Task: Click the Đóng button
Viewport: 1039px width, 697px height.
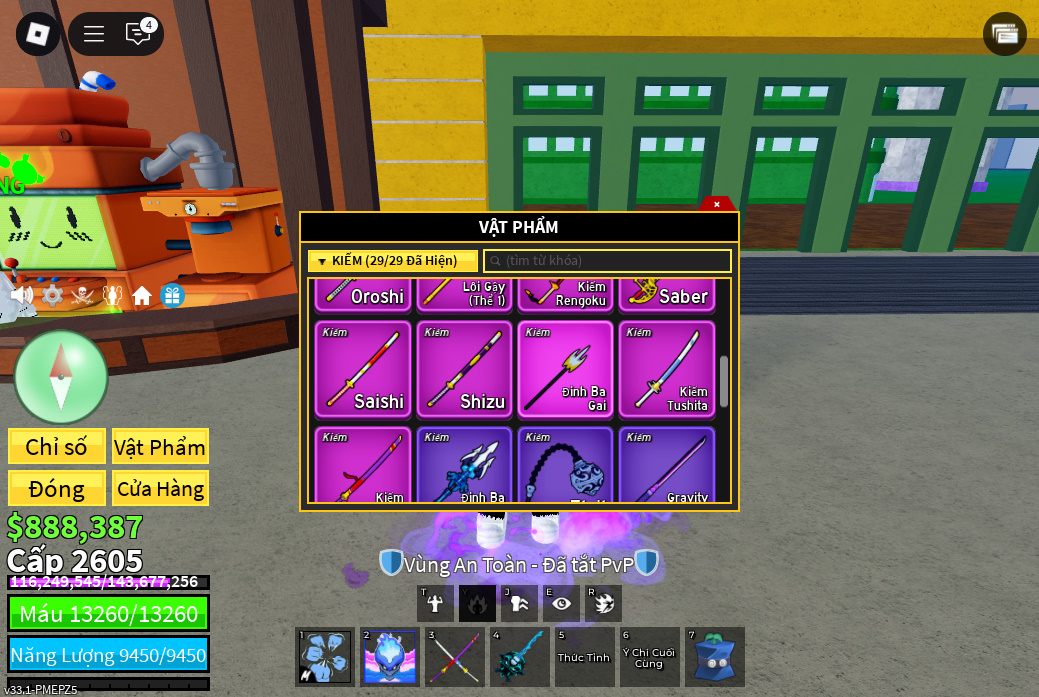Action: pyautogui.click(x=57, y=489)
